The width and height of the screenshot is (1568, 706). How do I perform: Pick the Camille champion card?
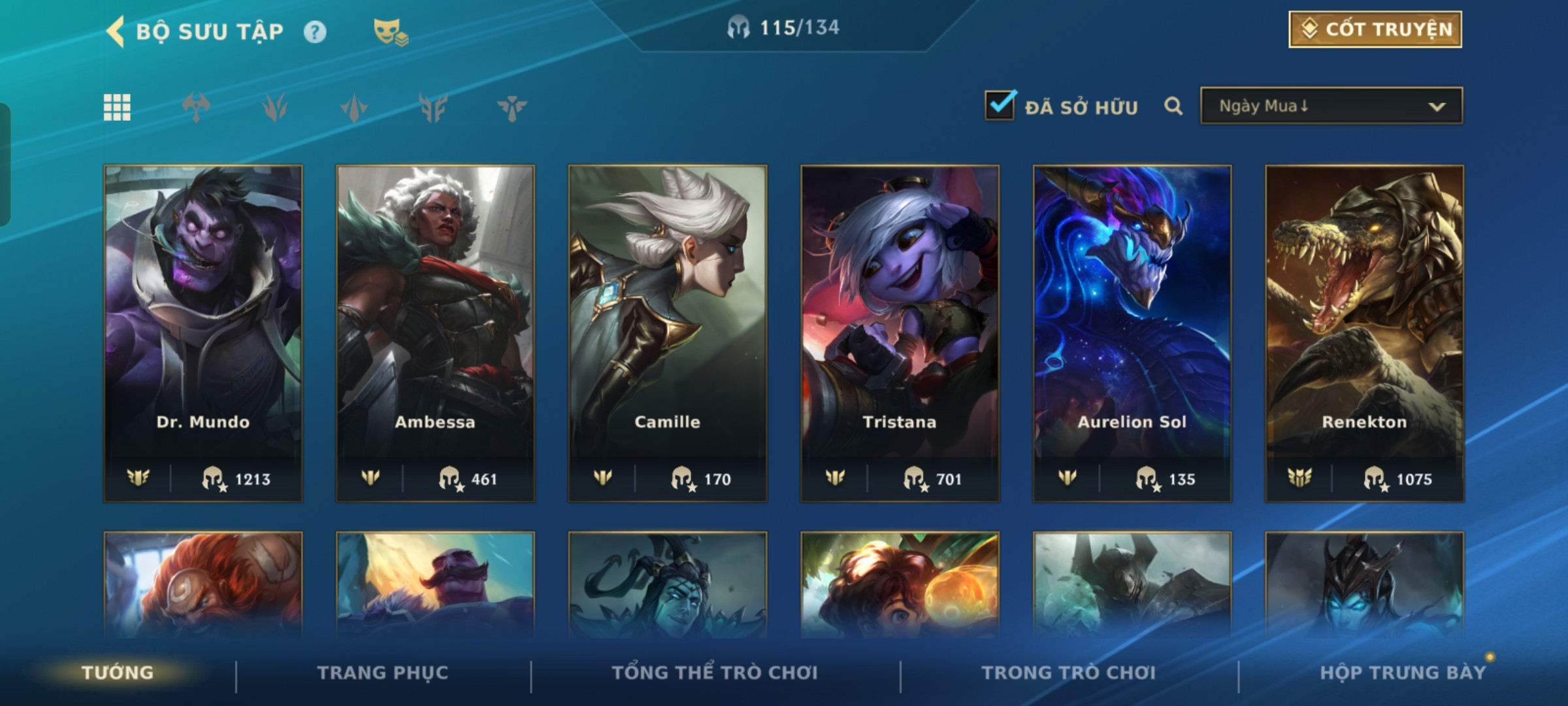click(668, 333)
